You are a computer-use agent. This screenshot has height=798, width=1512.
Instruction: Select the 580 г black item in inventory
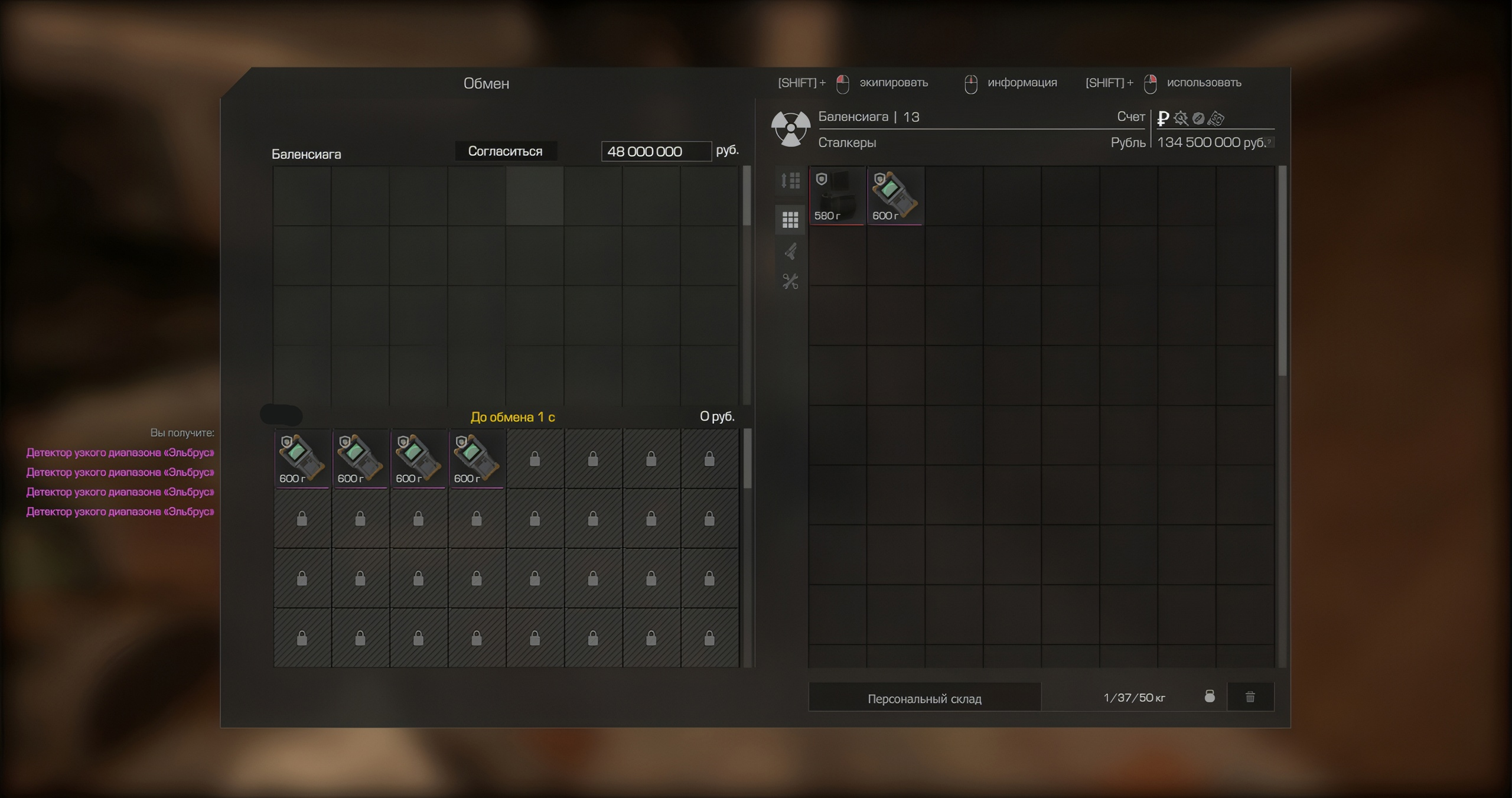(836, 196)
